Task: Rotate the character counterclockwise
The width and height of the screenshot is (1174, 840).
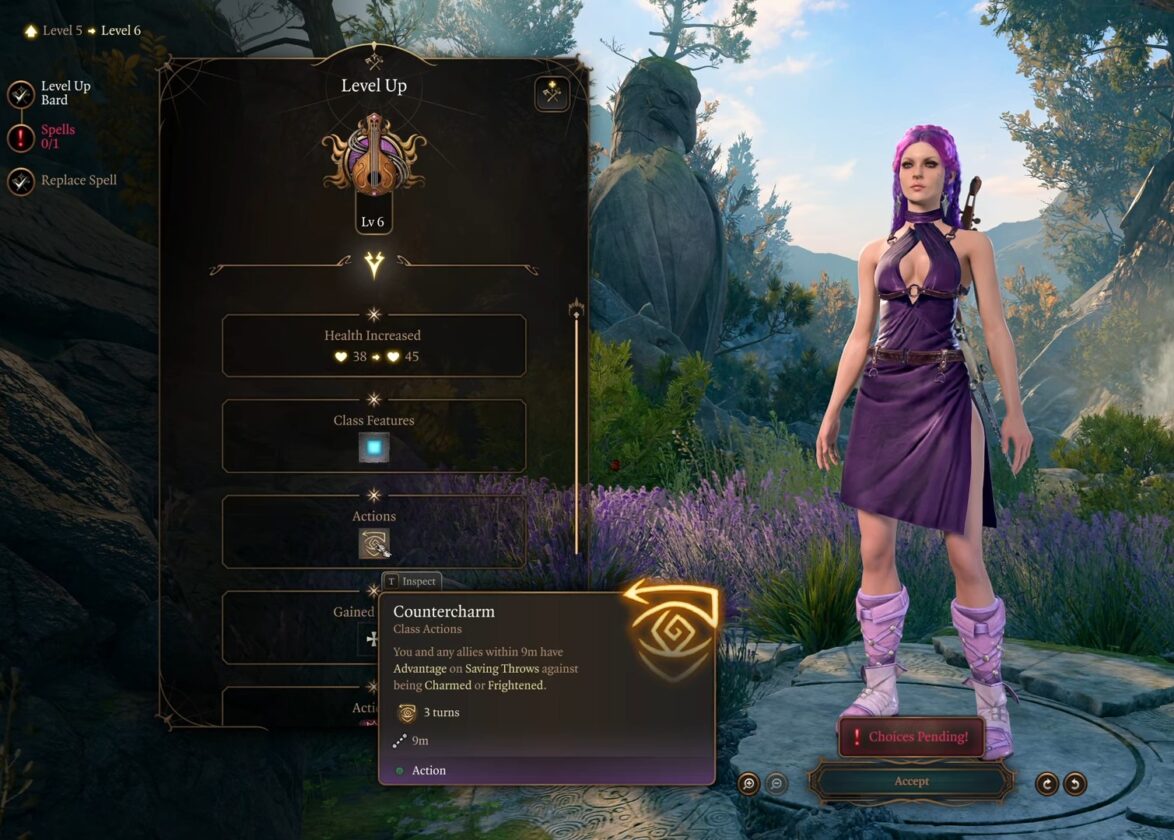Action: click(1075, 784)
